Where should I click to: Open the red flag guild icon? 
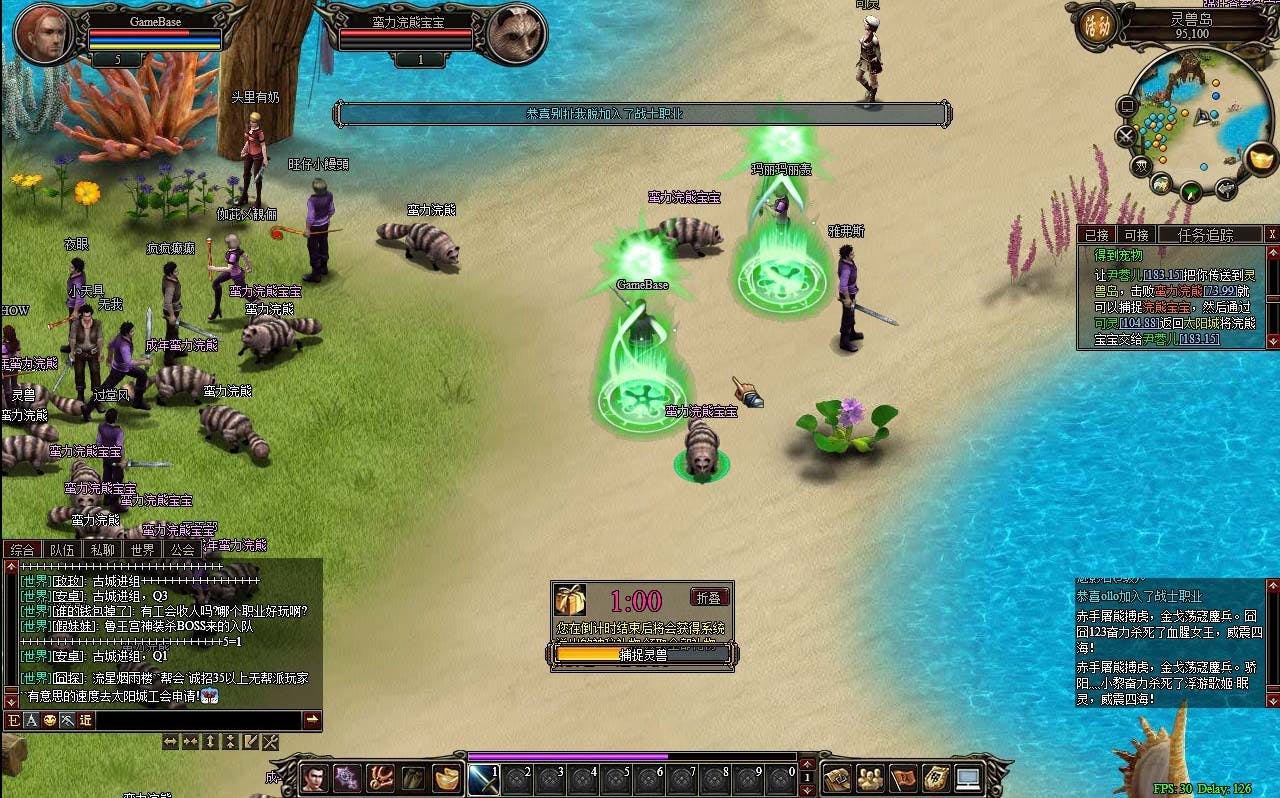(x=903, y=778)
